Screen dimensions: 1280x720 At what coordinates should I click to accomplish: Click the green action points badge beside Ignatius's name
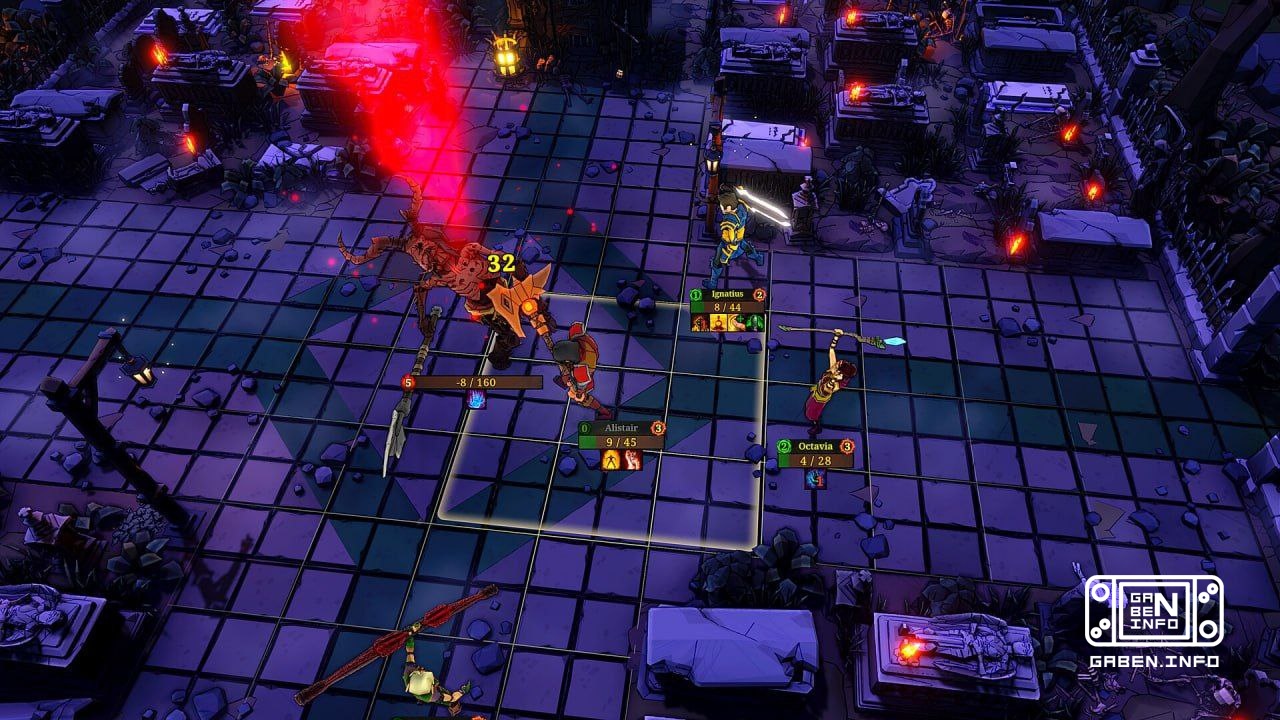697,295
